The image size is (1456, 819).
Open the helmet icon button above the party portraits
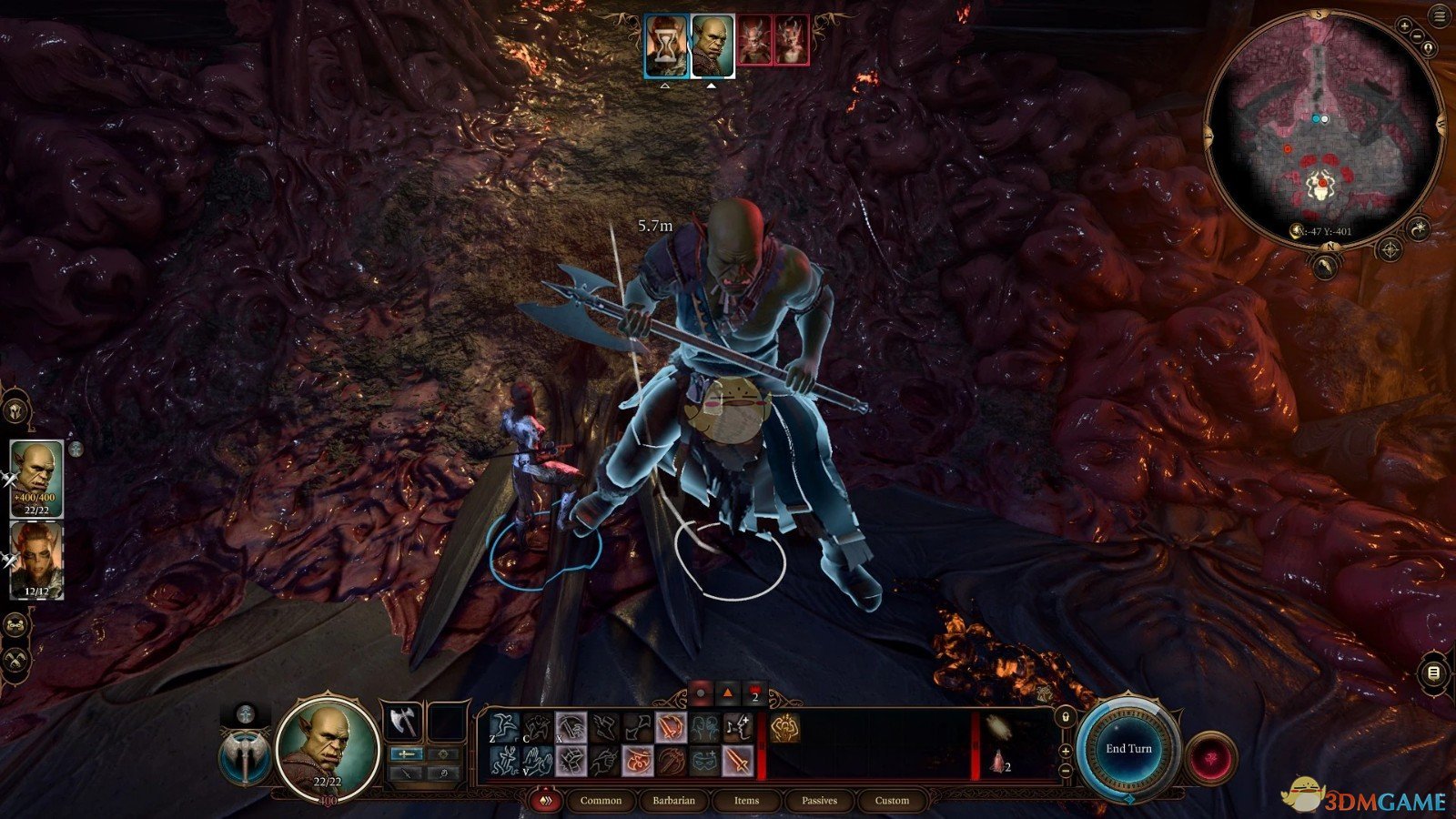(x=17, y=411)
